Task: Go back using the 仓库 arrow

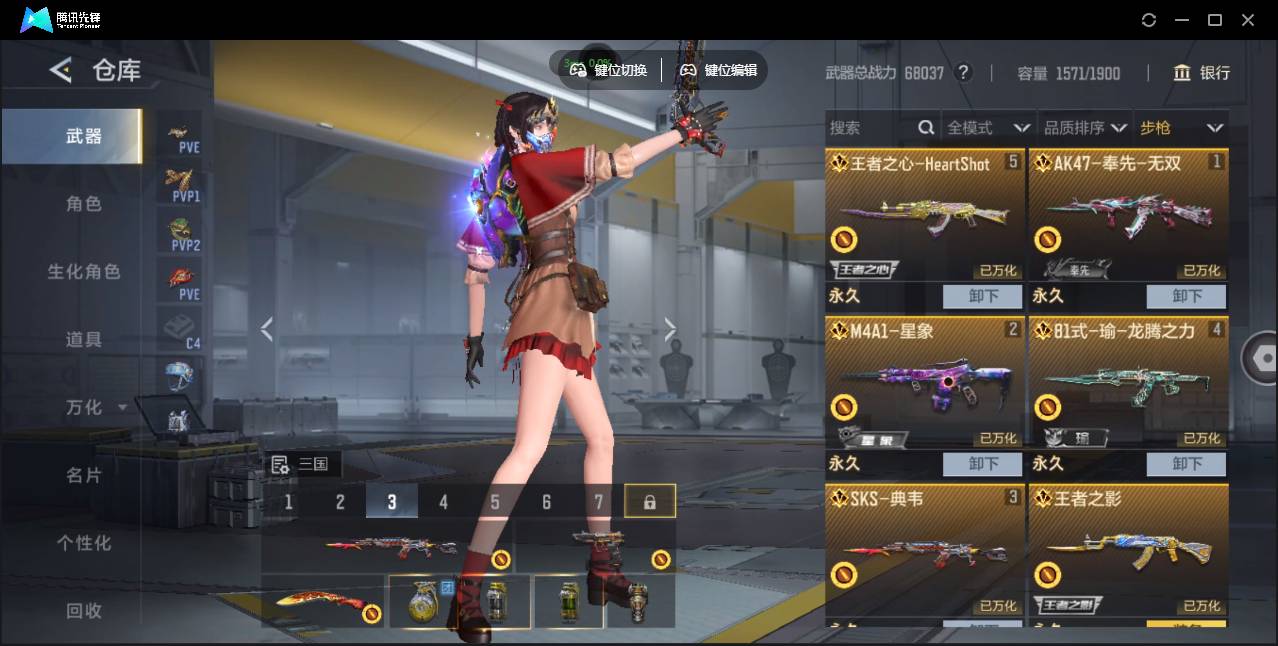Action: (61, 70)
